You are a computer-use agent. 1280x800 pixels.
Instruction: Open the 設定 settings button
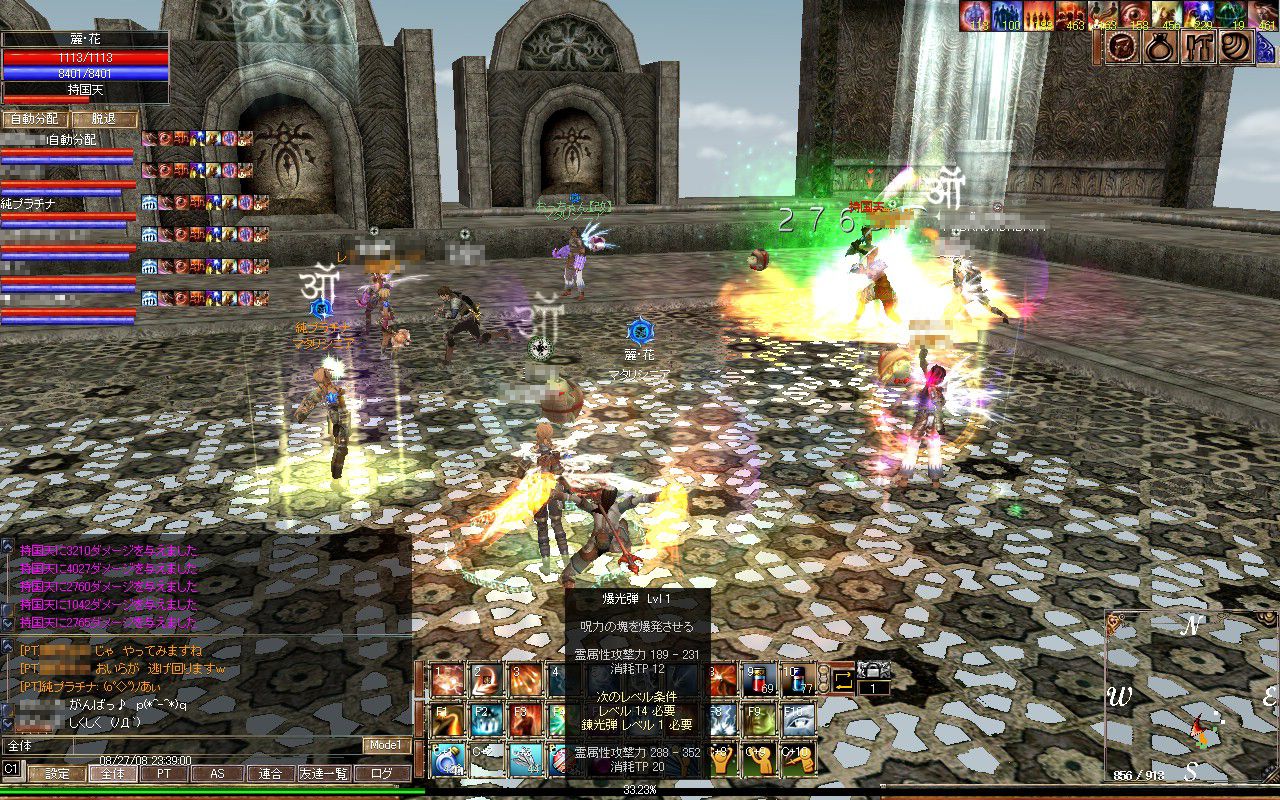tap(56, 773)
